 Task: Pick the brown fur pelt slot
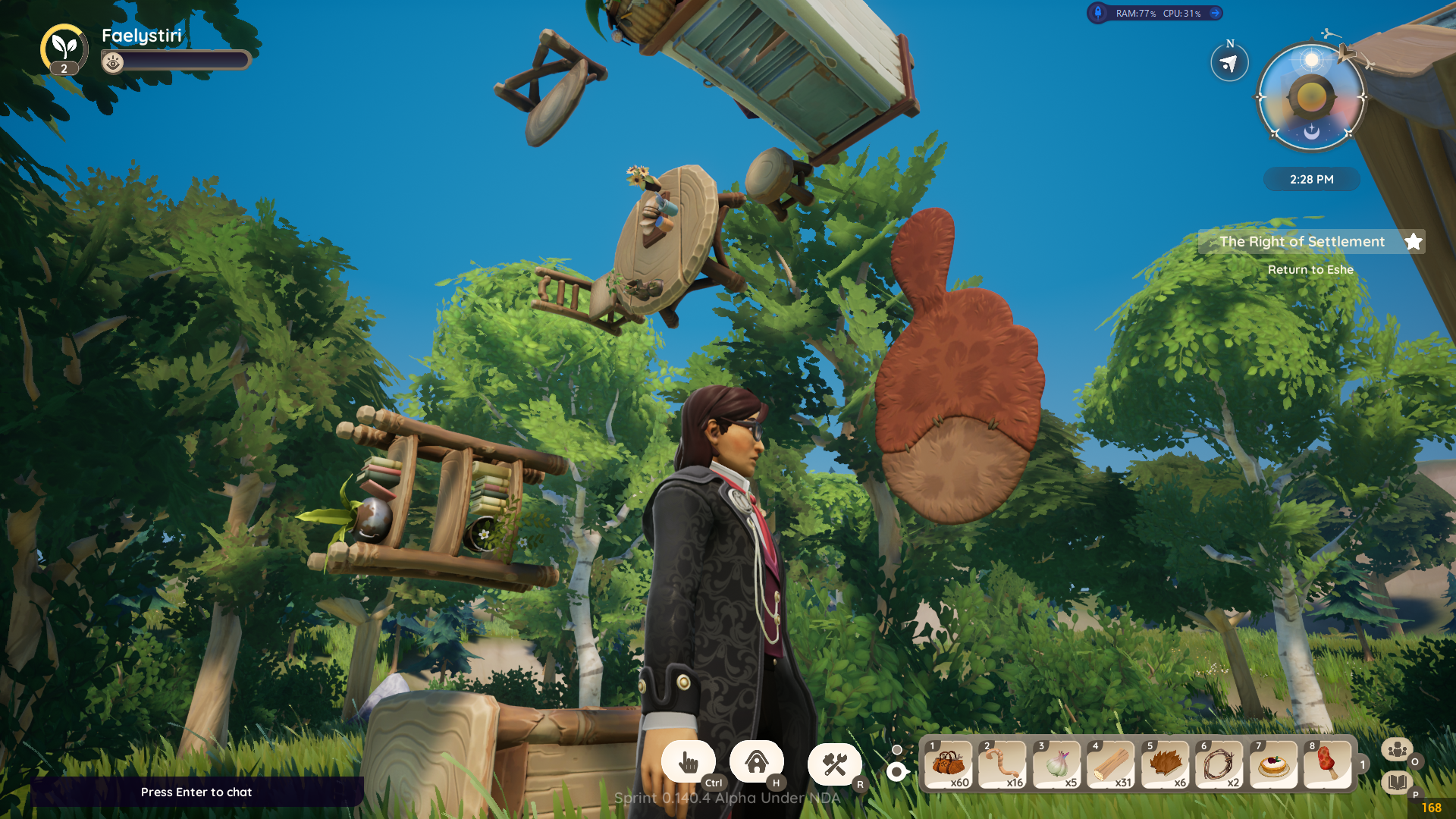click(1165, 764)
